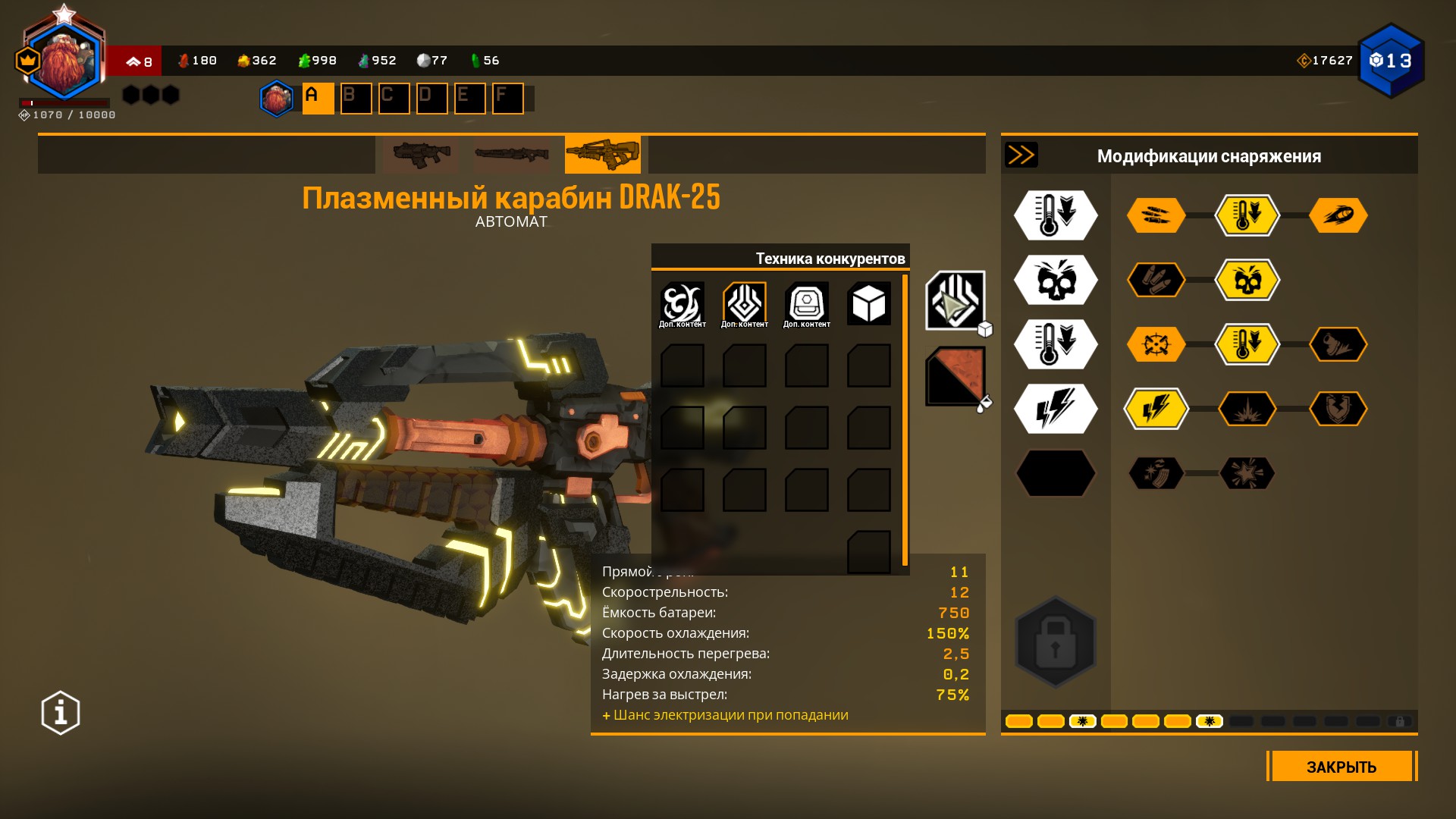1456x819 pixels.
Task: Select the triple bullets mod in top tier
Action: (1156, 216)
